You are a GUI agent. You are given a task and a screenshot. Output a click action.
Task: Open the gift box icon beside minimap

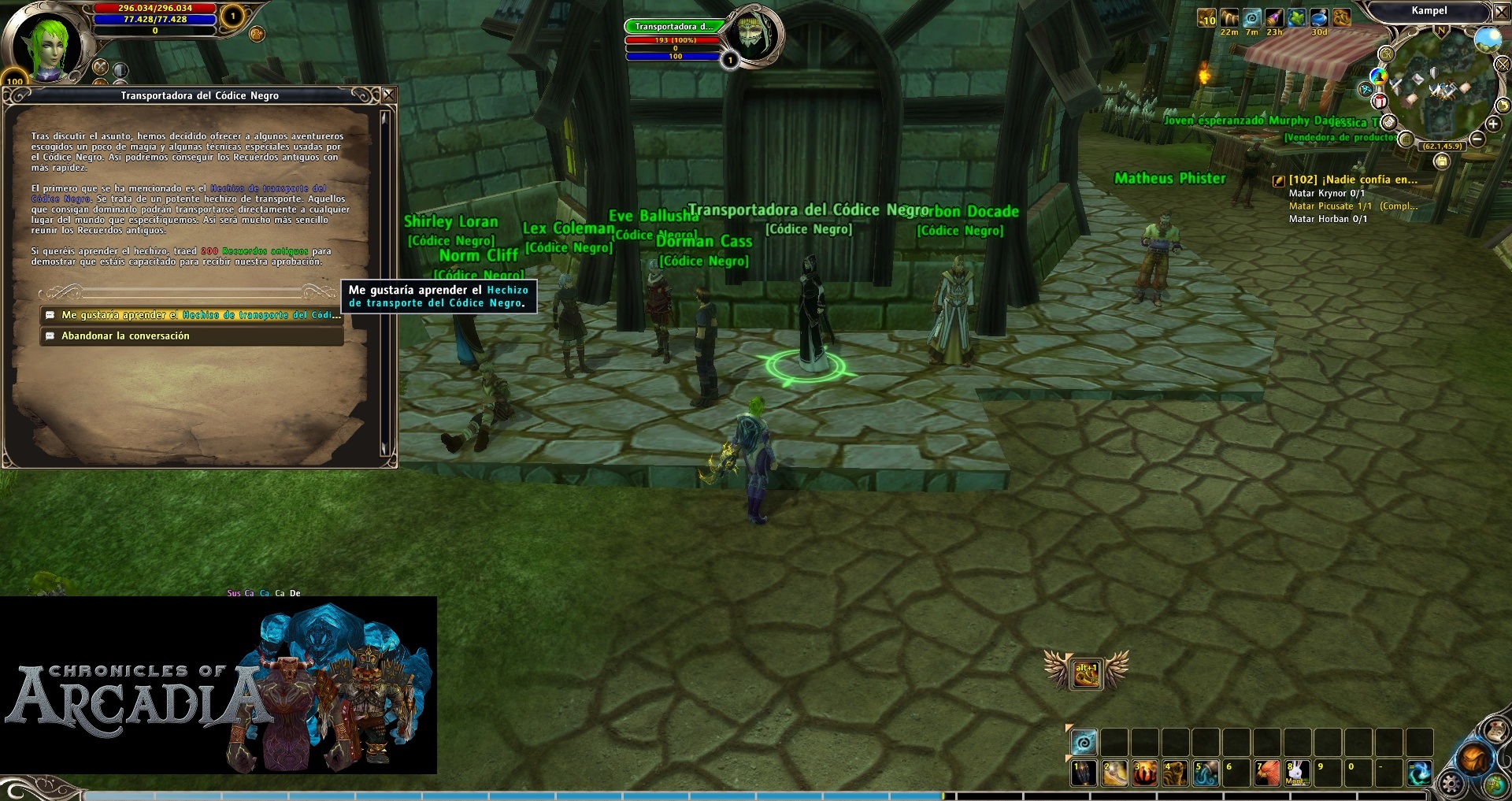tap(1380, 101)
